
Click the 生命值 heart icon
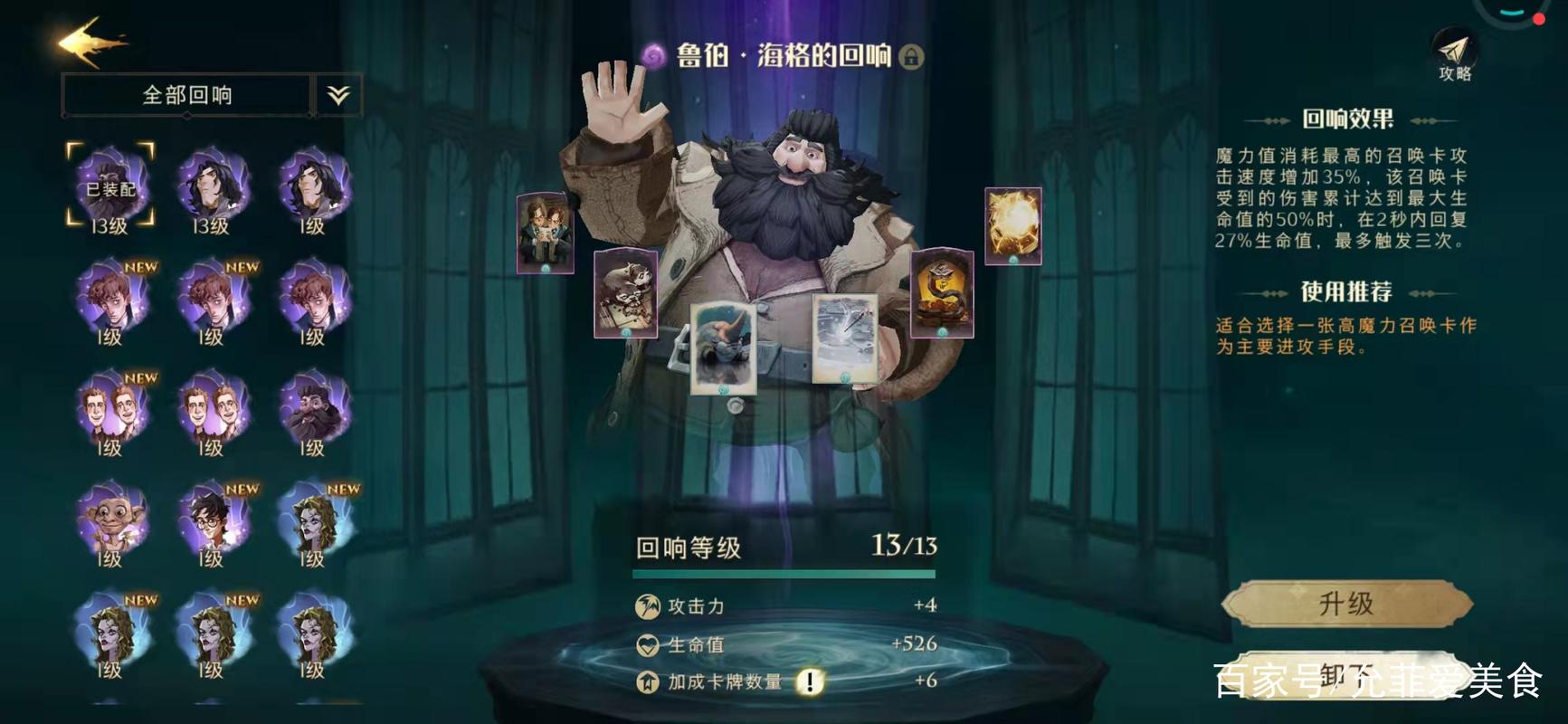click(645, 643)
